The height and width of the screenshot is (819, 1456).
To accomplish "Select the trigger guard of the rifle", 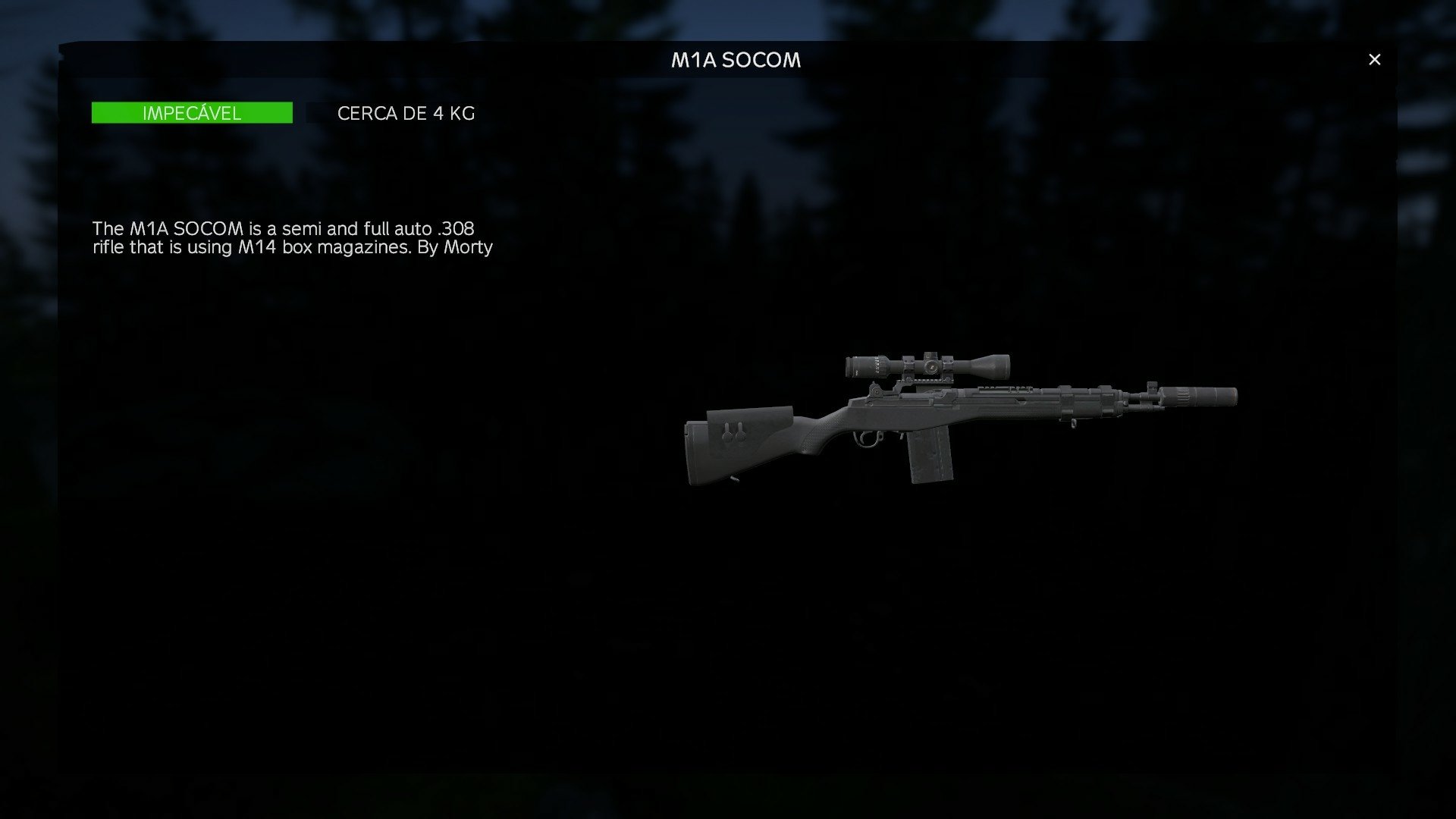I will pos(864,440).
